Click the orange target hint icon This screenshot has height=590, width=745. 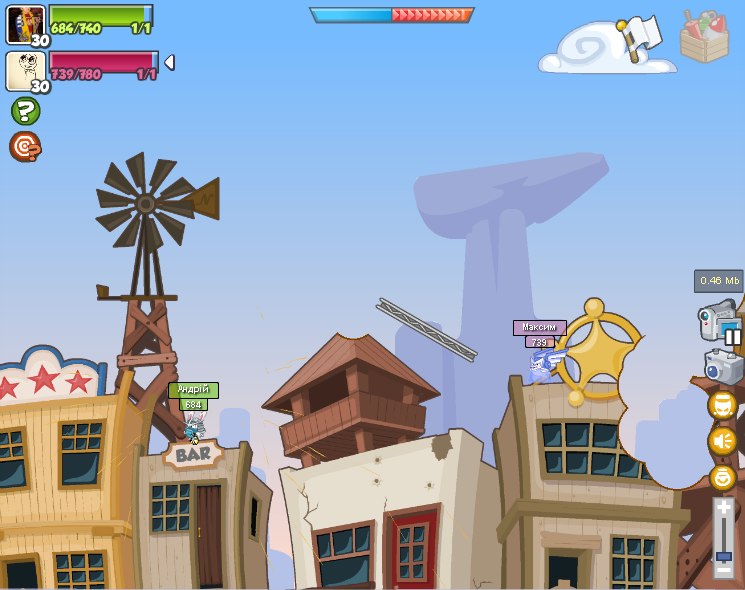tap(25, 147)
